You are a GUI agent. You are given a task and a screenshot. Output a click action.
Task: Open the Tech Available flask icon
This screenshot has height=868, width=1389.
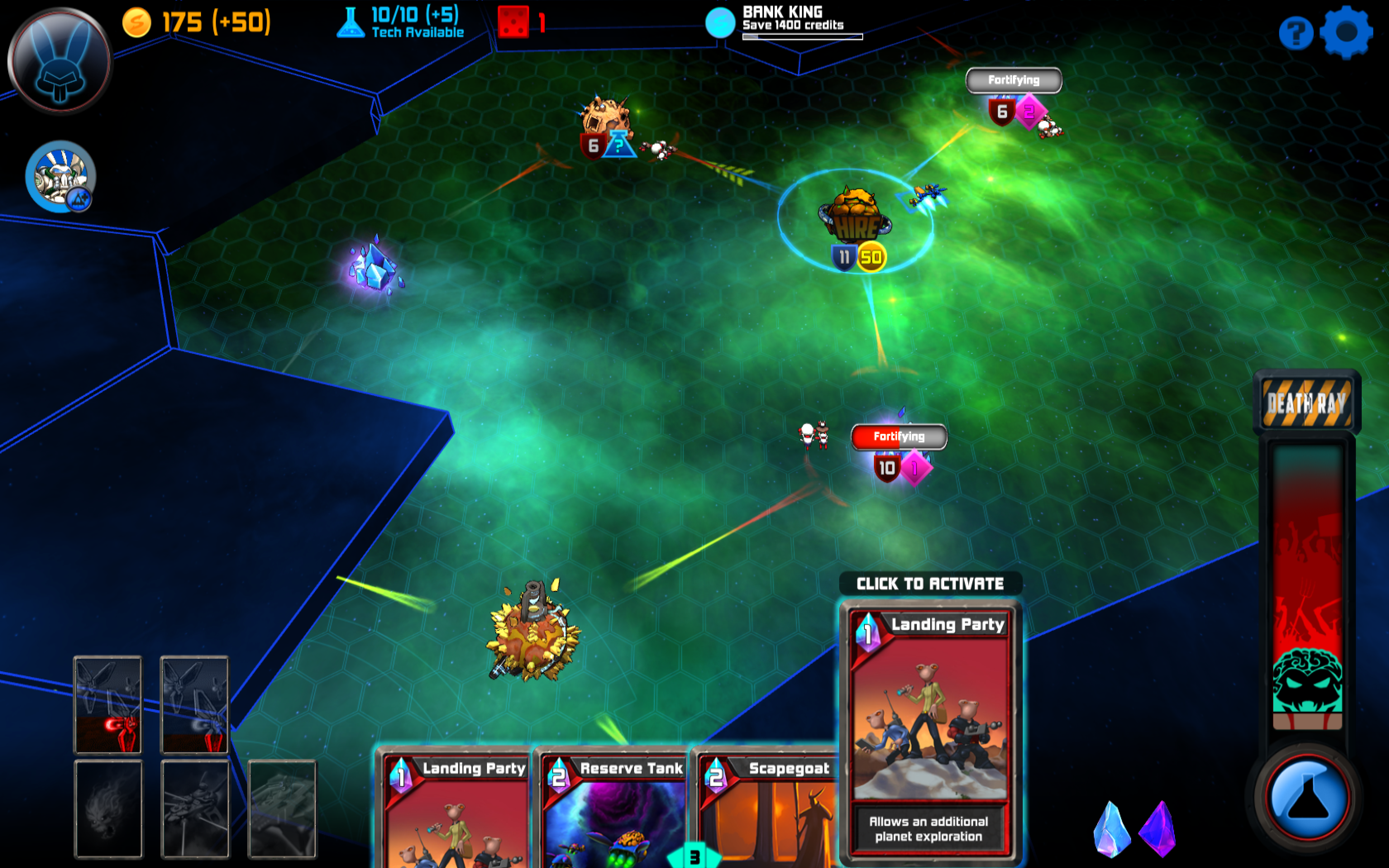[x=352, y=22]
